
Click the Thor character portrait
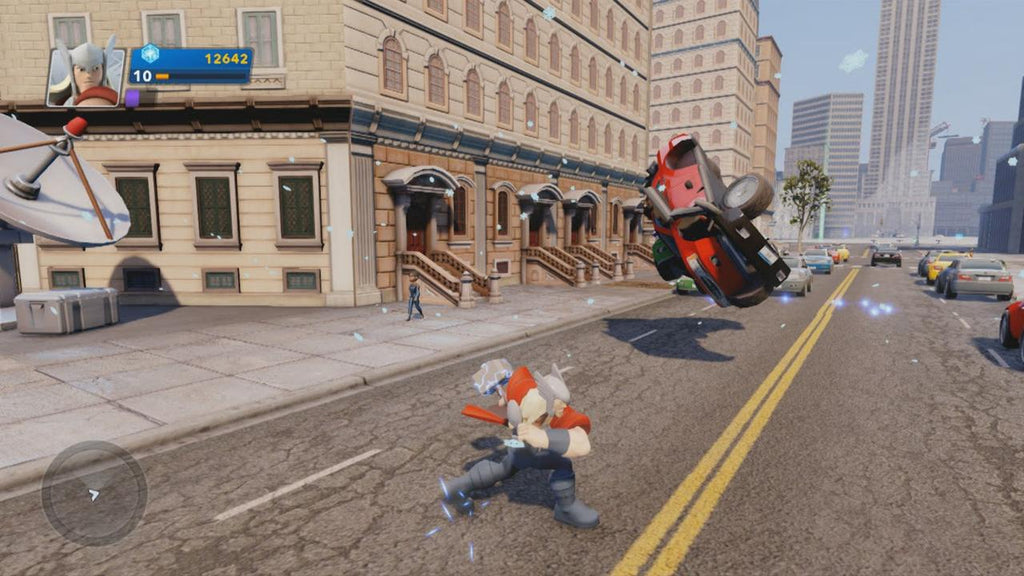[86, 74]
